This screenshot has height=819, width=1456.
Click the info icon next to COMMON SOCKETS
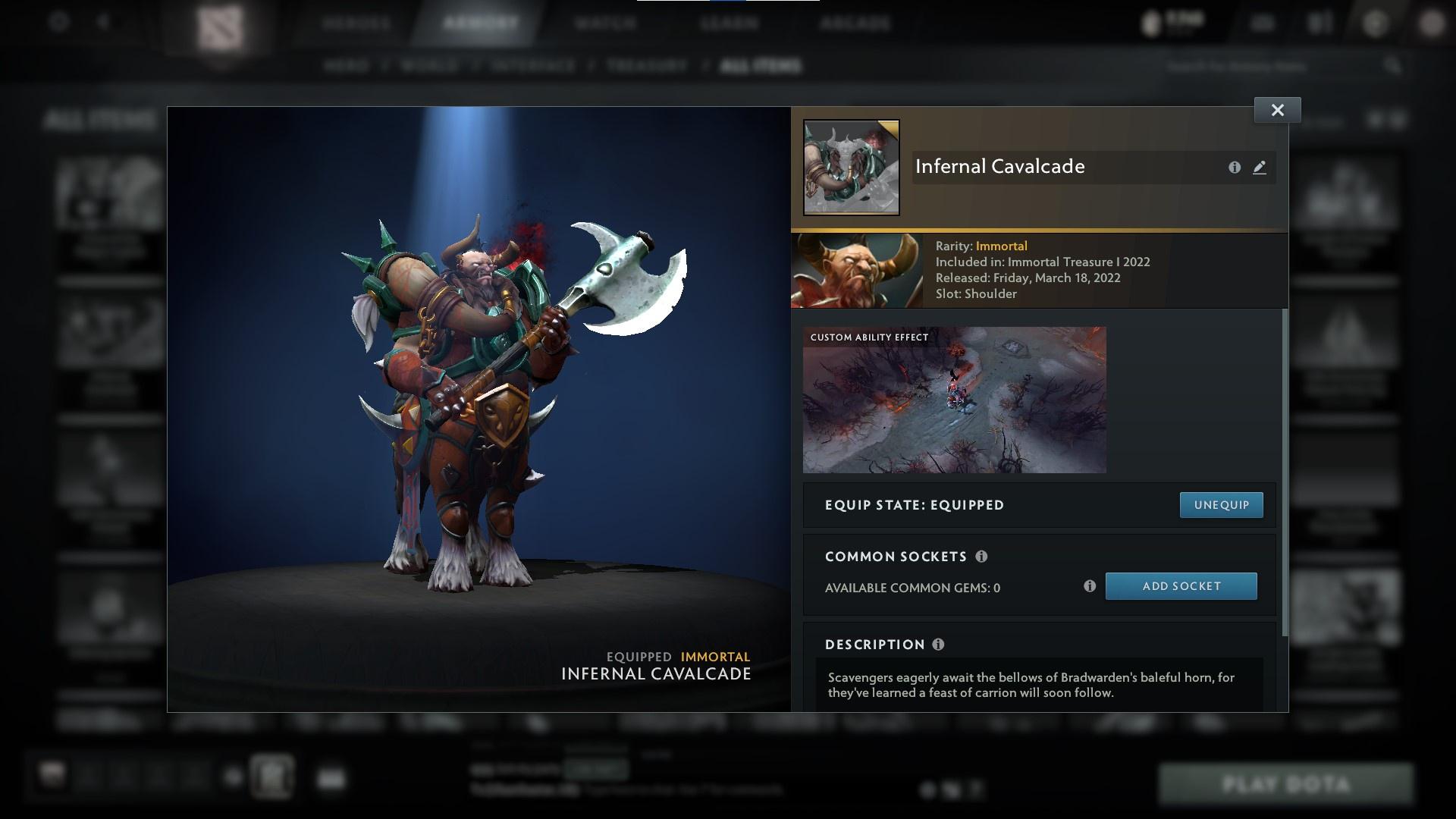pos(981,557)
